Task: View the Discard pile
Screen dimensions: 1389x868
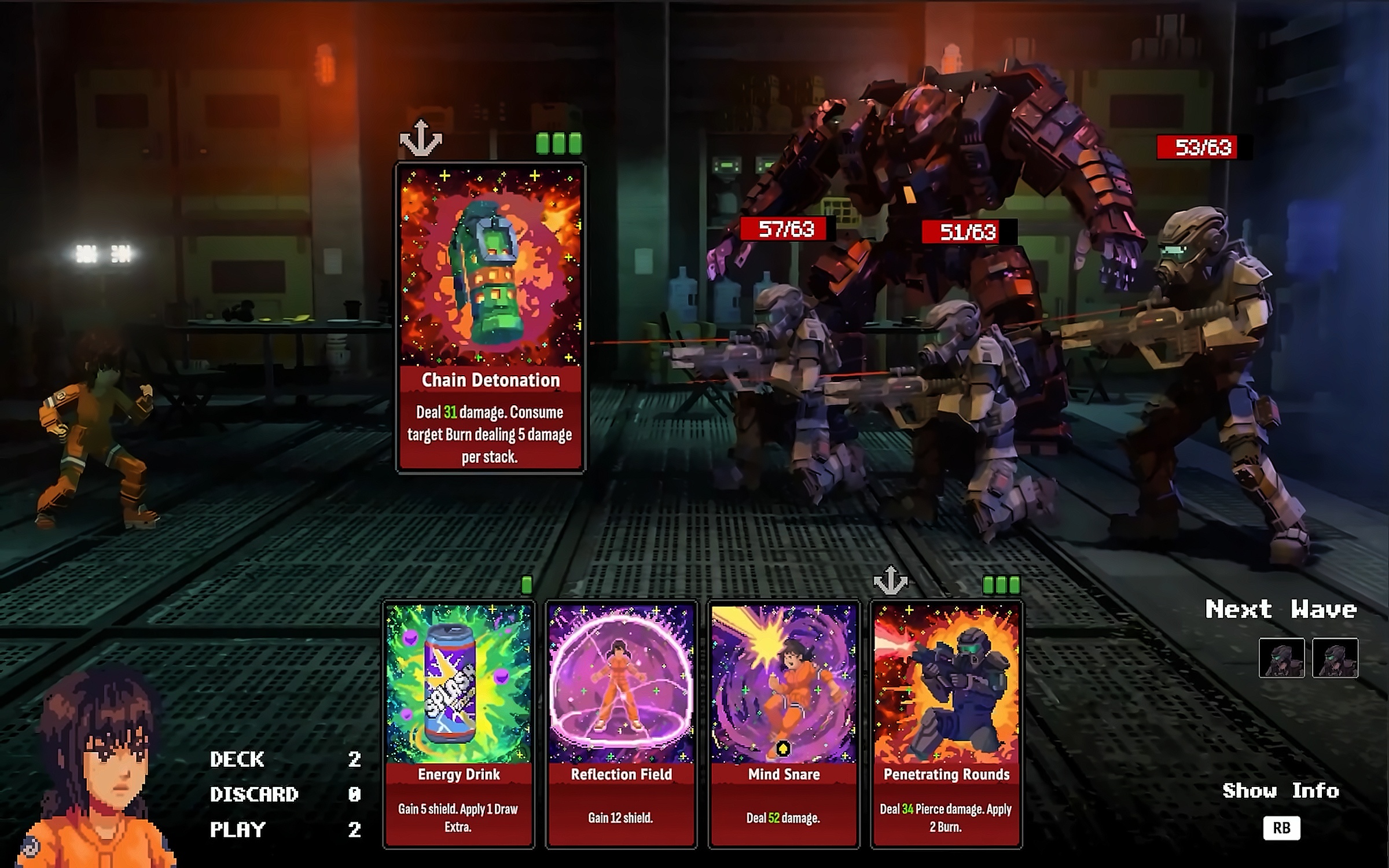Action: pos(254,794)
